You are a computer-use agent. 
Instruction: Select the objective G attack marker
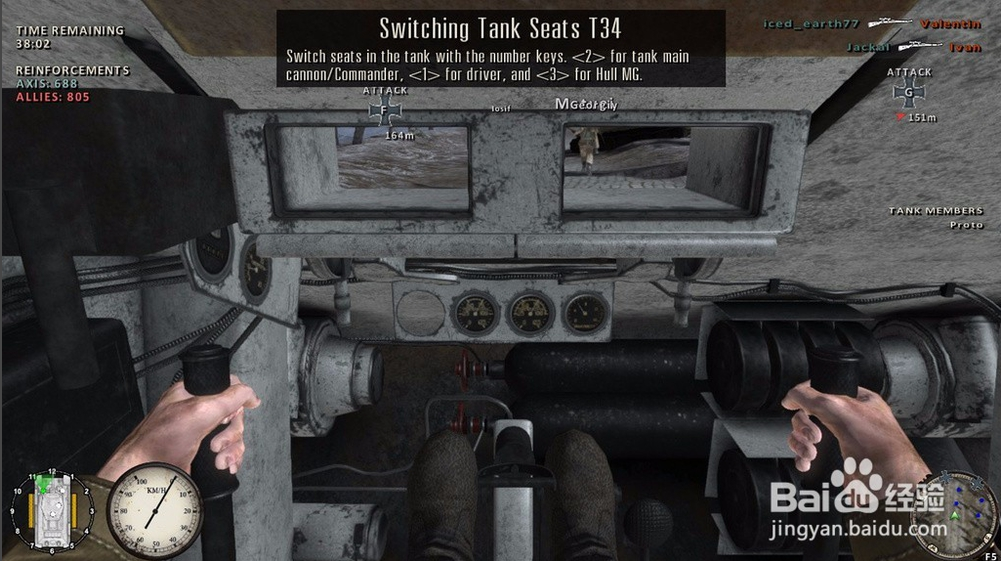click(909, 95)
